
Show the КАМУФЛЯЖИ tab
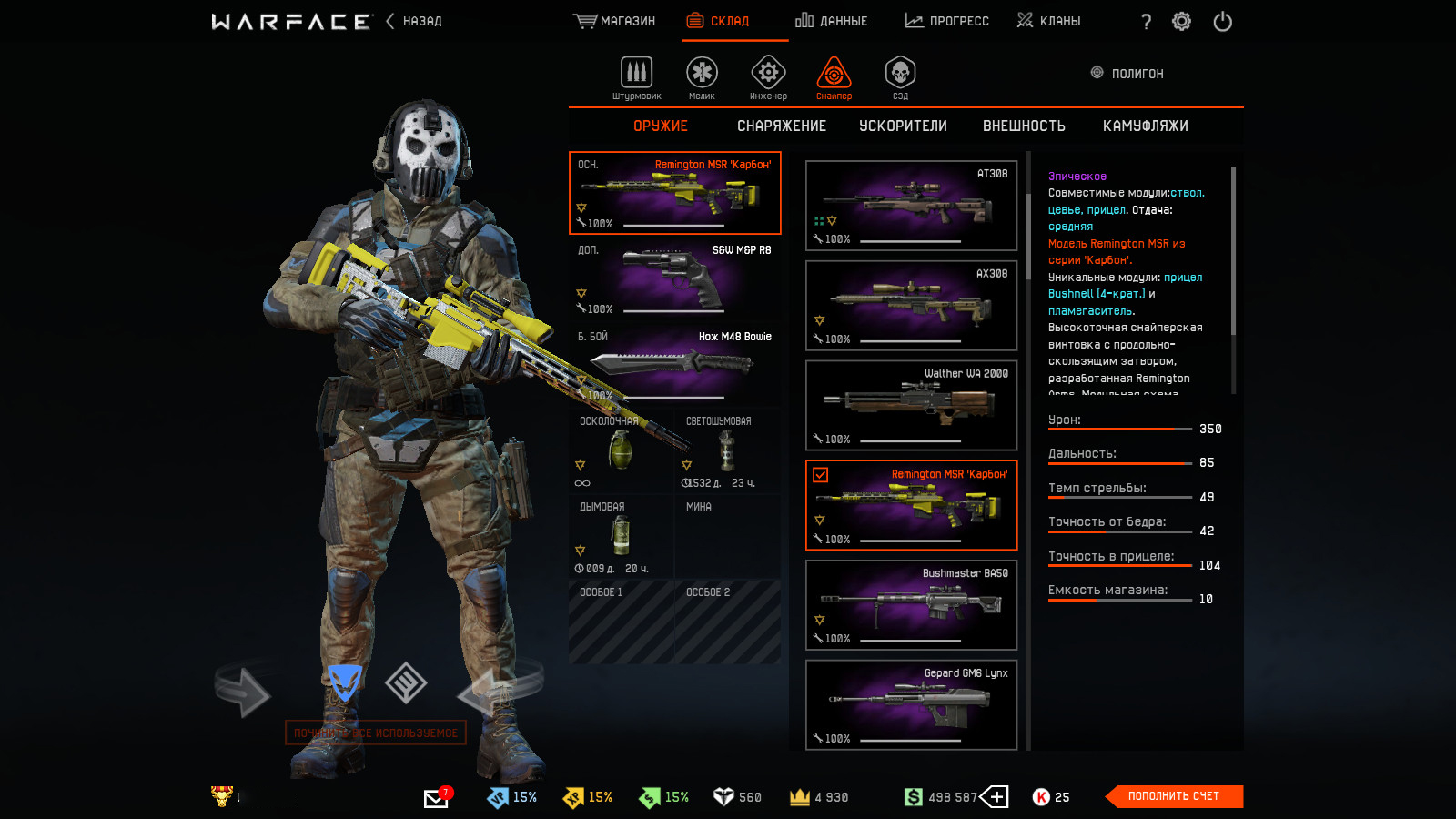(x=1145, y=126)
